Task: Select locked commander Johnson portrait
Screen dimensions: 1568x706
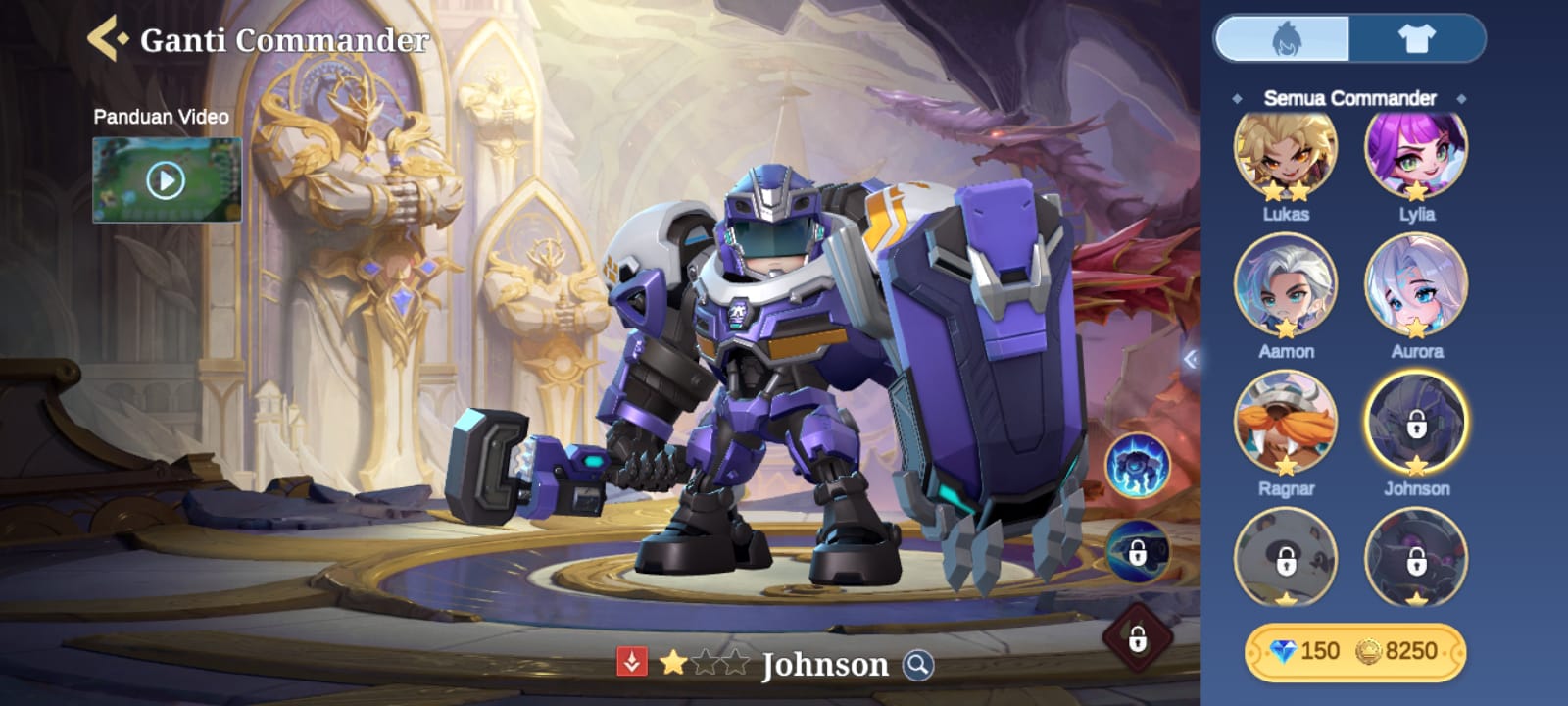Action: pyautogui.click(x=1416, y=424)
